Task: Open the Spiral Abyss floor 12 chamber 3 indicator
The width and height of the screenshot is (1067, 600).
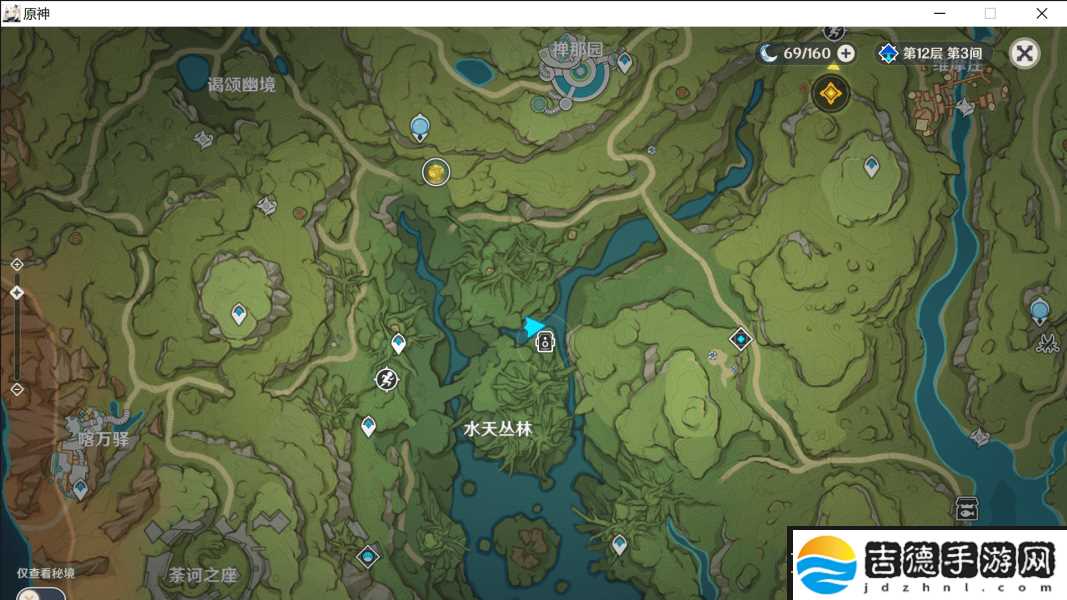Action: coord(930,53)
